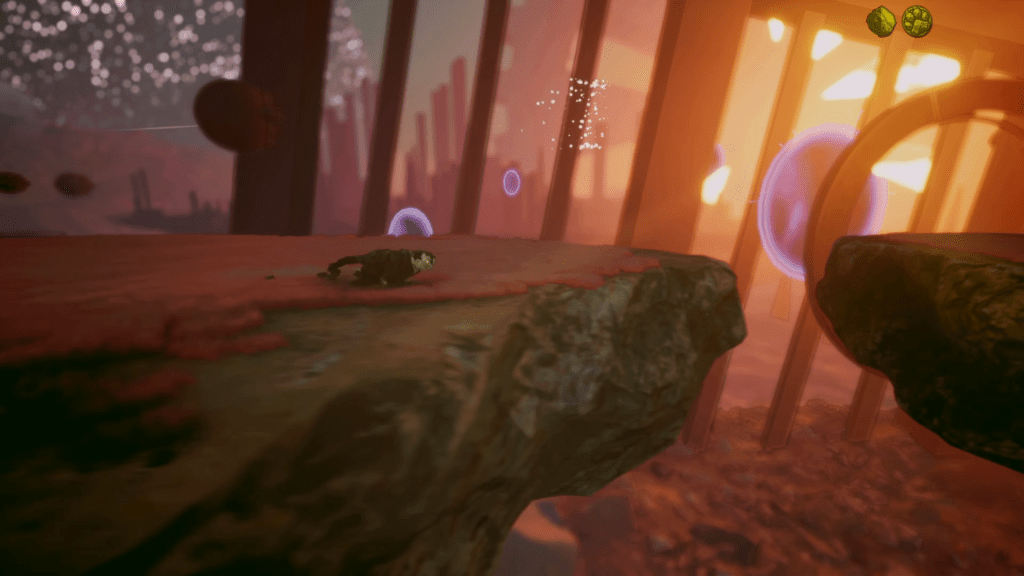Click the angular green rock HUD icon
The width and height of the screenshot is (1024, 576).
(x=881, y=21)
